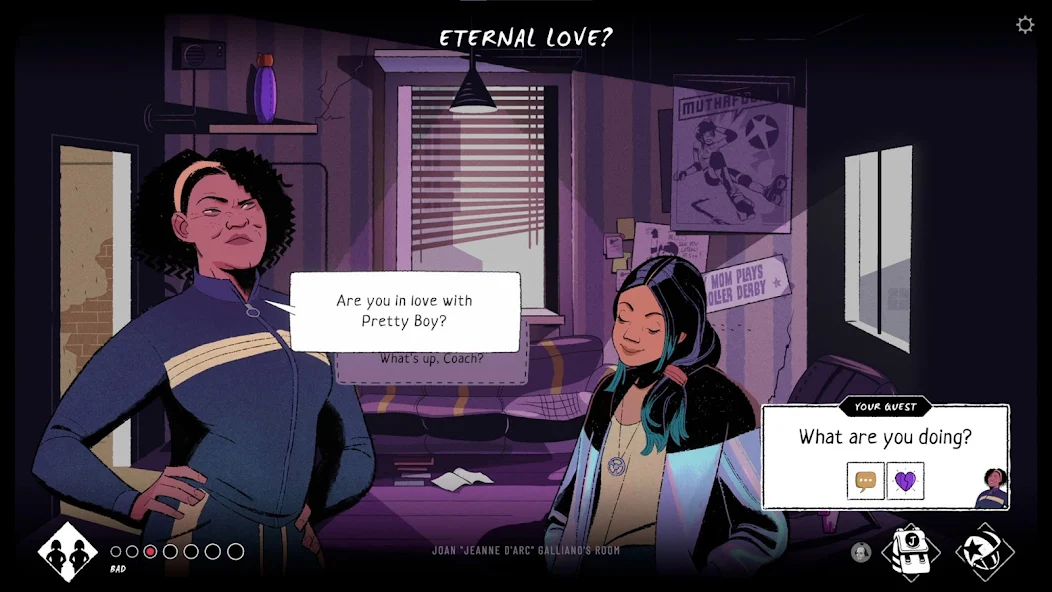This screenshot has height=592, width=1052.
Task: Click the two-figures relationship diamond icon
Action: pyautogui.click(x=68, y=552)
